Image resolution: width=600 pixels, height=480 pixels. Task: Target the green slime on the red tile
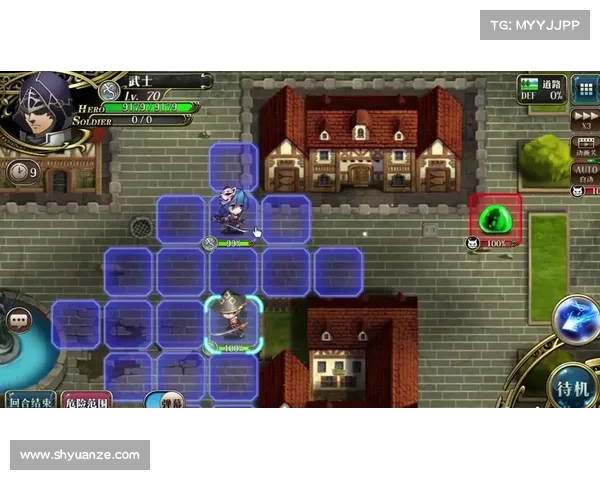pos(494,218)
